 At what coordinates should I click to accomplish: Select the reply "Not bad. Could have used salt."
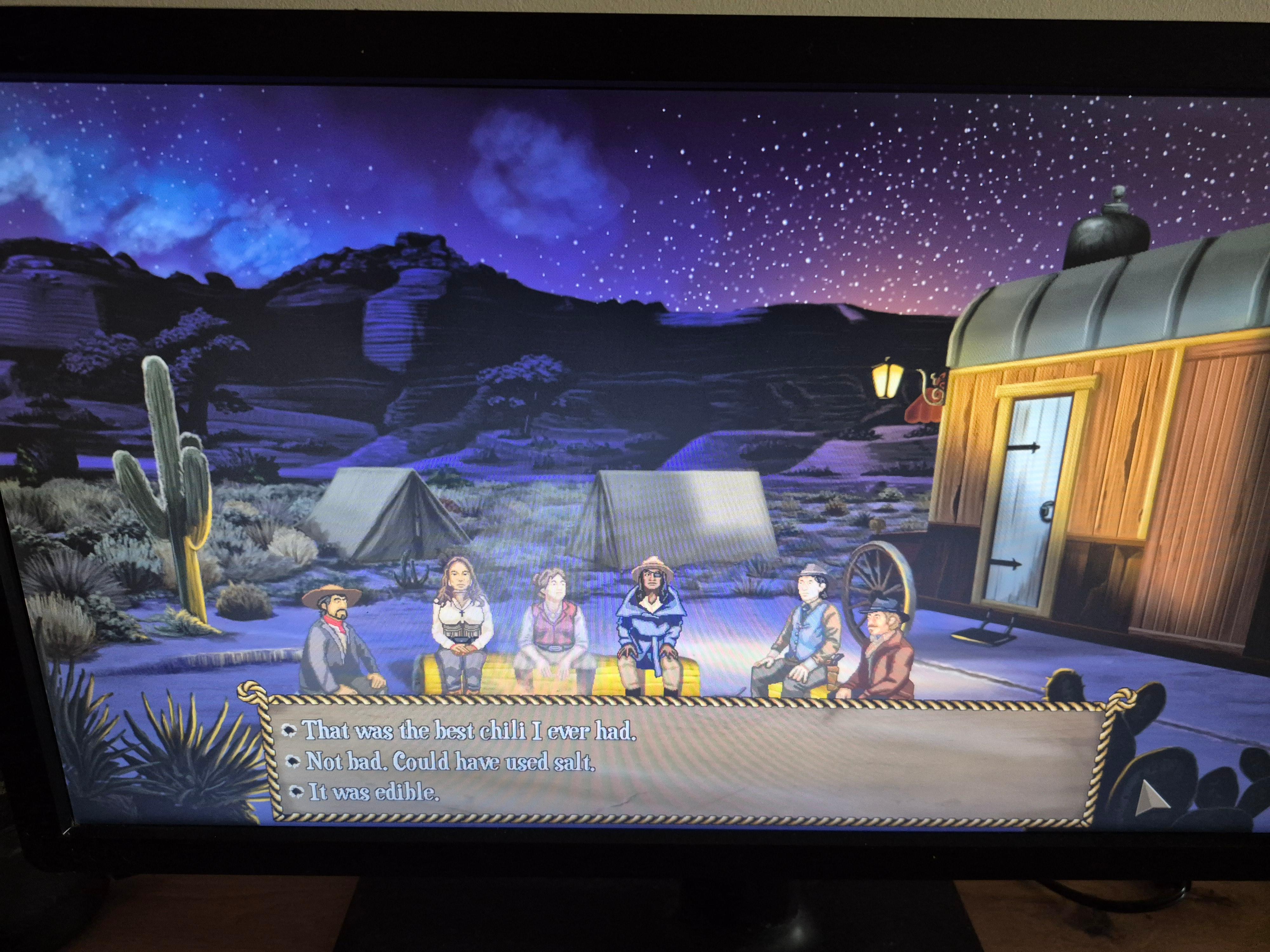tap(450, 762)
